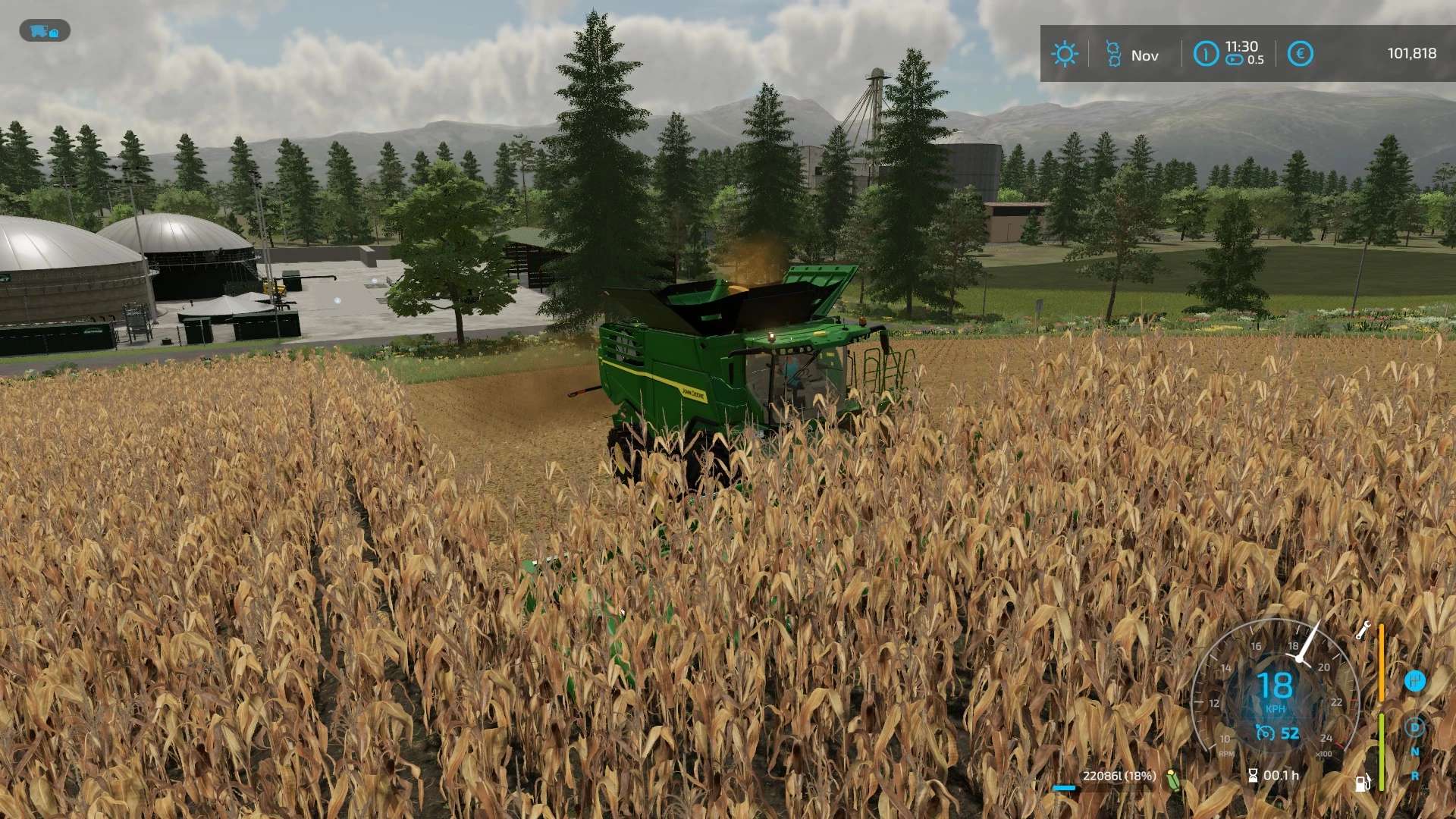This screenshot has width=1456, height=819.
Task: Click the vehicle and trailer icon pill
Action: (45, 31)
